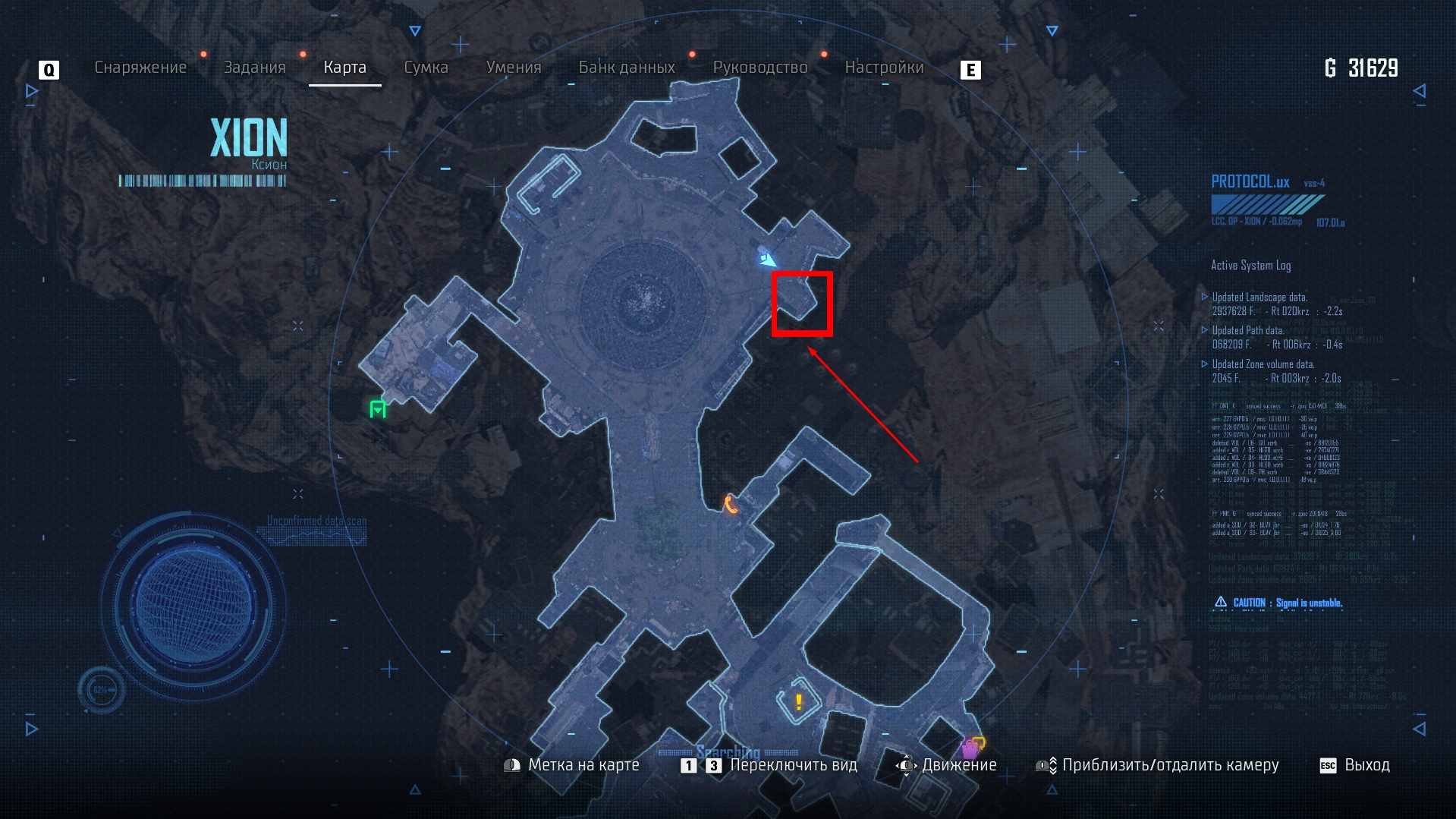Switch to the Настройки tab
Viewport: 1456px width, 819px height.
[x=884, y=68]
